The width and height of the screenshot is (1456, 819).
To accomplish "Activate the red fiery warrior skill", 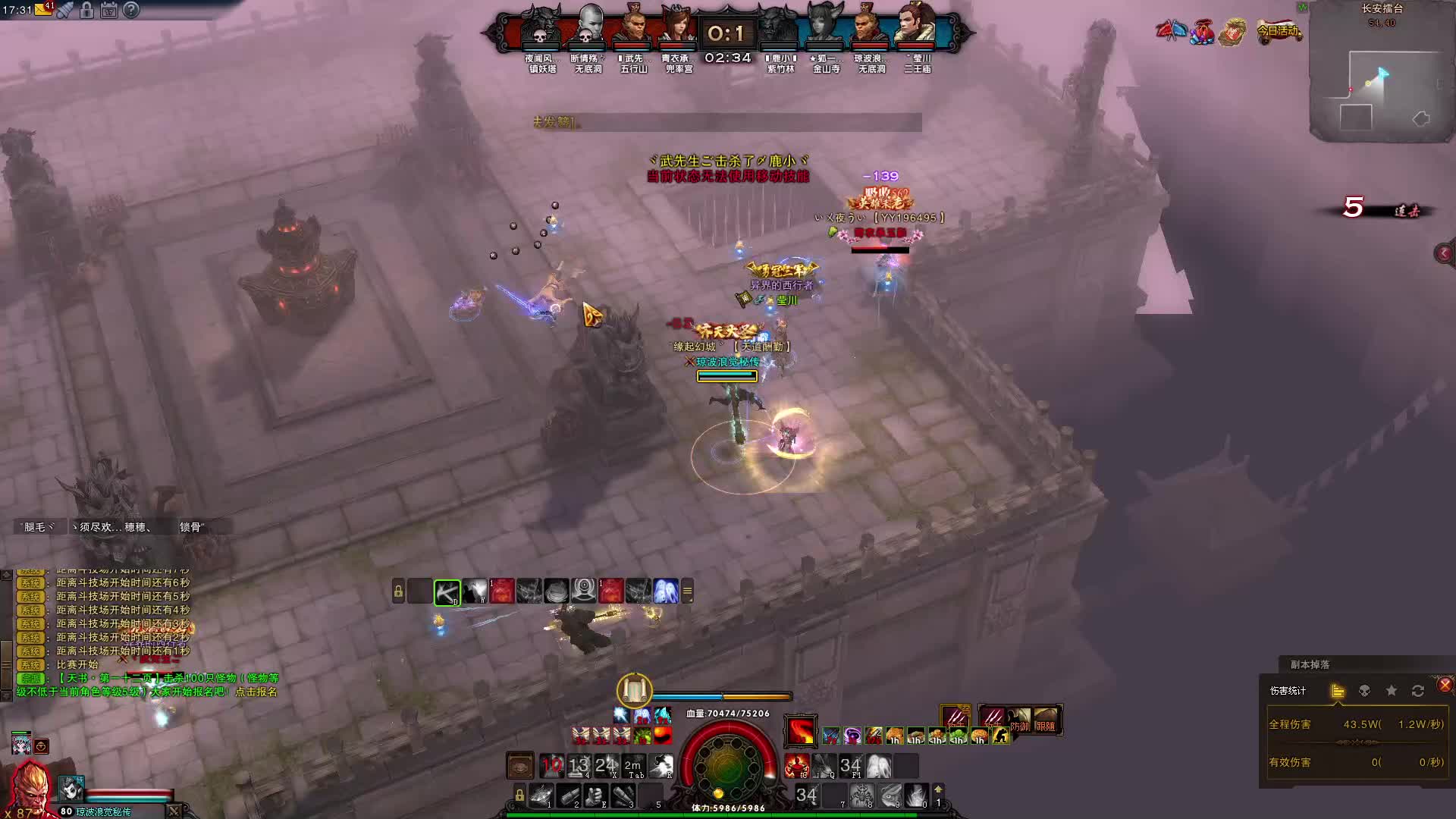I will [x=796, y=766].
